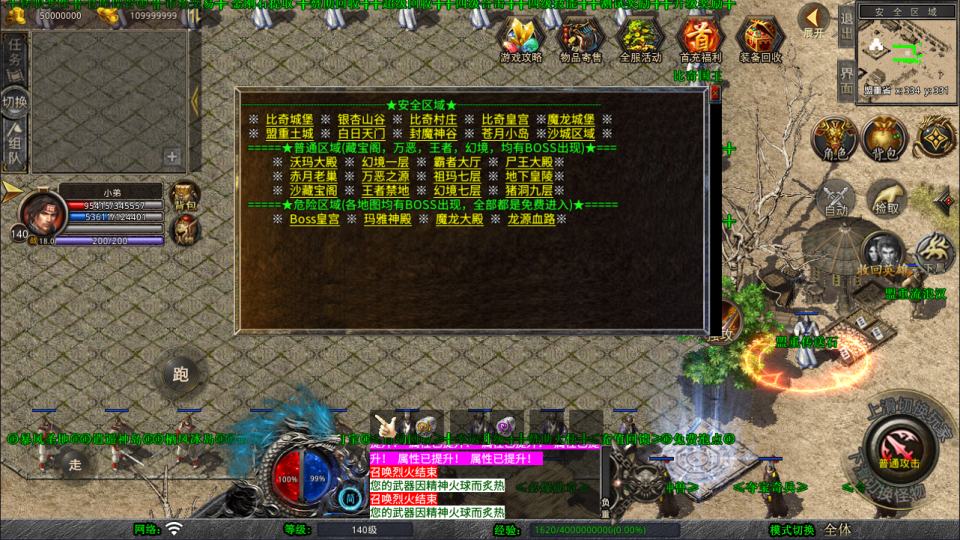Viewport: 960px width, 540px height.
Task: Open the 装备回收 equipment recycle chest
Action: [x=760, y=39]
